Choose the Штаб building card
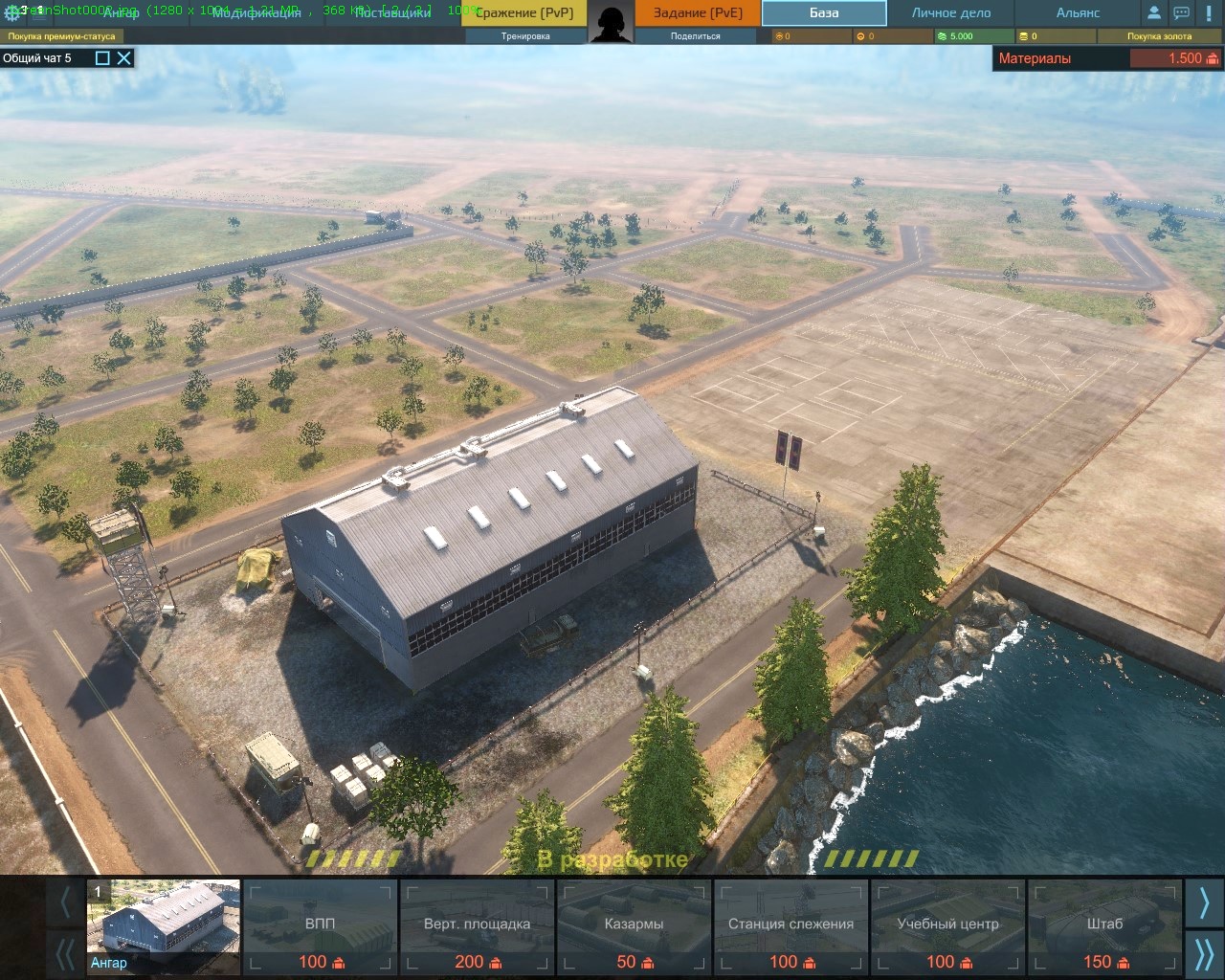 1104,926
